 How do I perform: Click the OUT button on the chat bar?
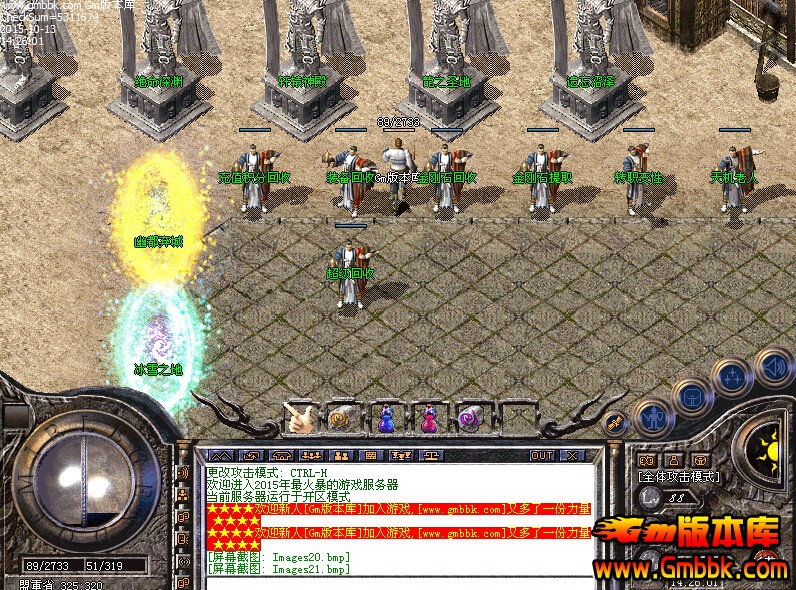click(x=541, y=456)
